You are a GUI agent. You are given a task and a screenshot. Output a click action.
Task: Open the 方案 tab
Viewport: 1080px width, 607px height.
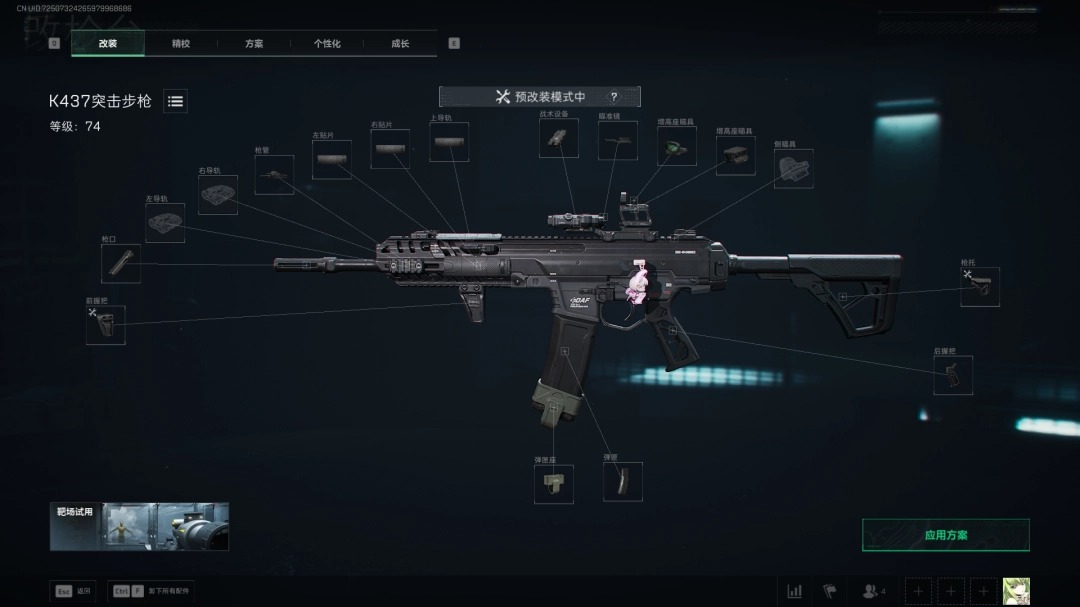[x=254, y=44]
